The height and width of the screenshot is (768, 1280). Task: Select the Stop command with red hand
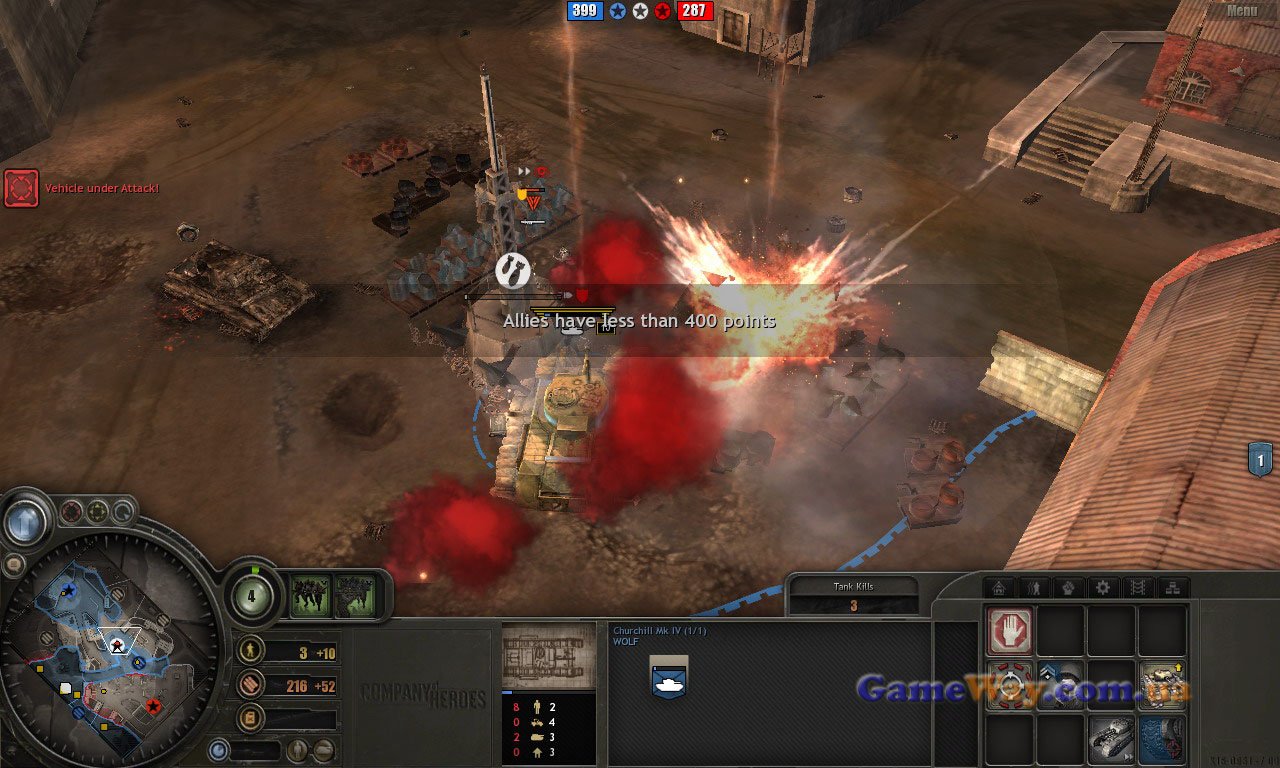pyautogui.click(x=1010, y=632)
